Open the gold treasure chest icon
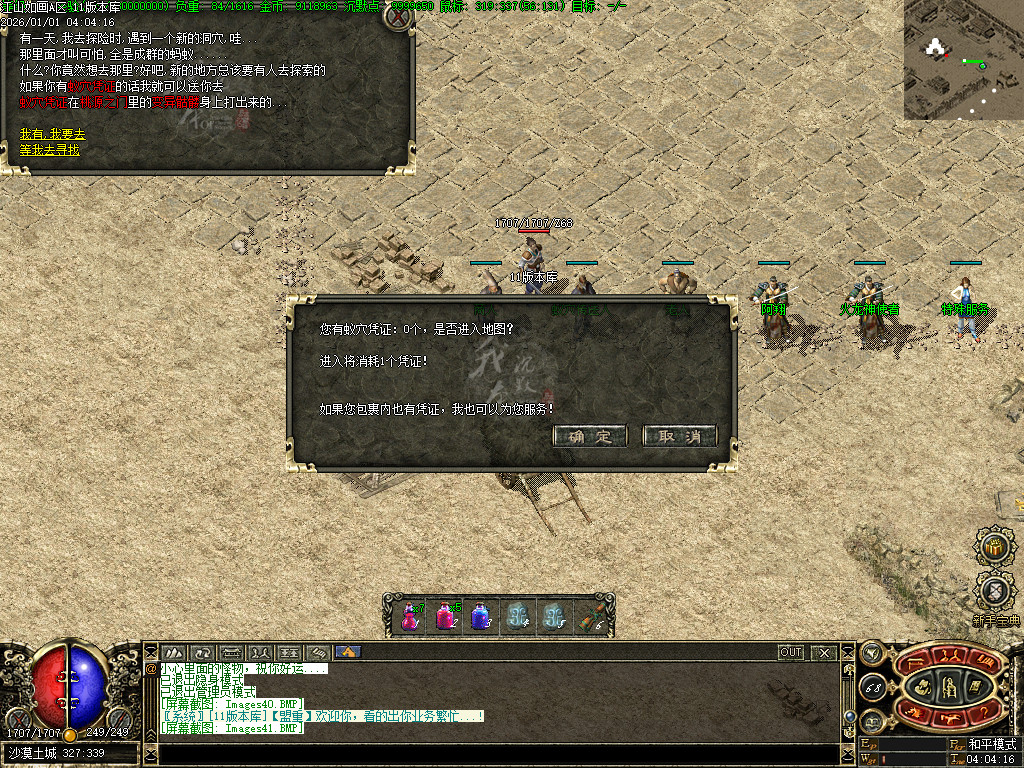 pos(993,546)
